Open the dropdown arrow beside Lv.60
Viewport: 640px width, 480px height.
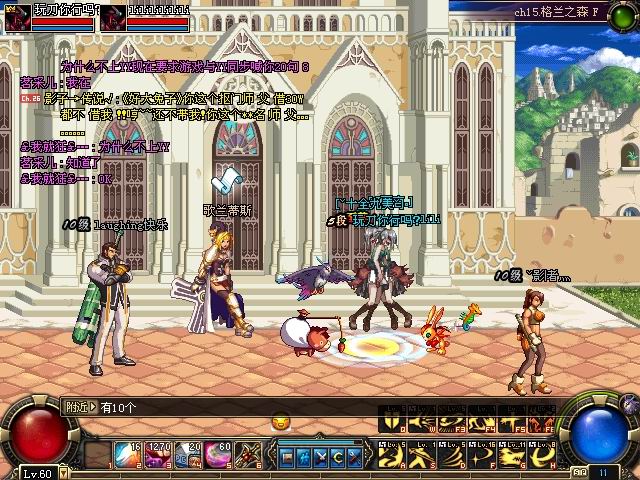(62, 472)
